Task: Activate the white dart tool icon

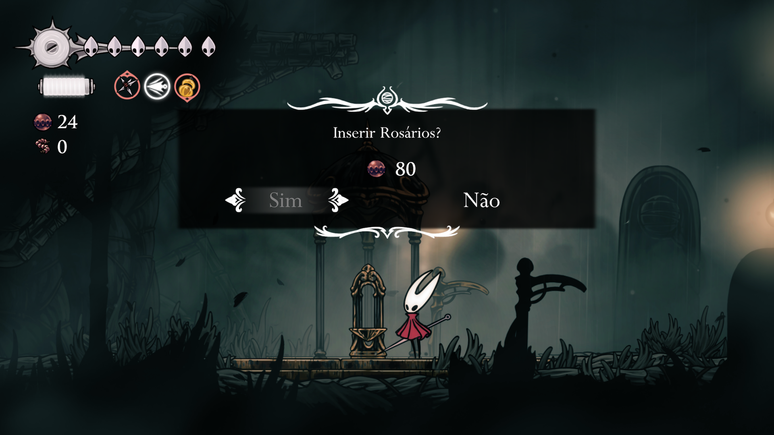Action: tap(156, 86)
